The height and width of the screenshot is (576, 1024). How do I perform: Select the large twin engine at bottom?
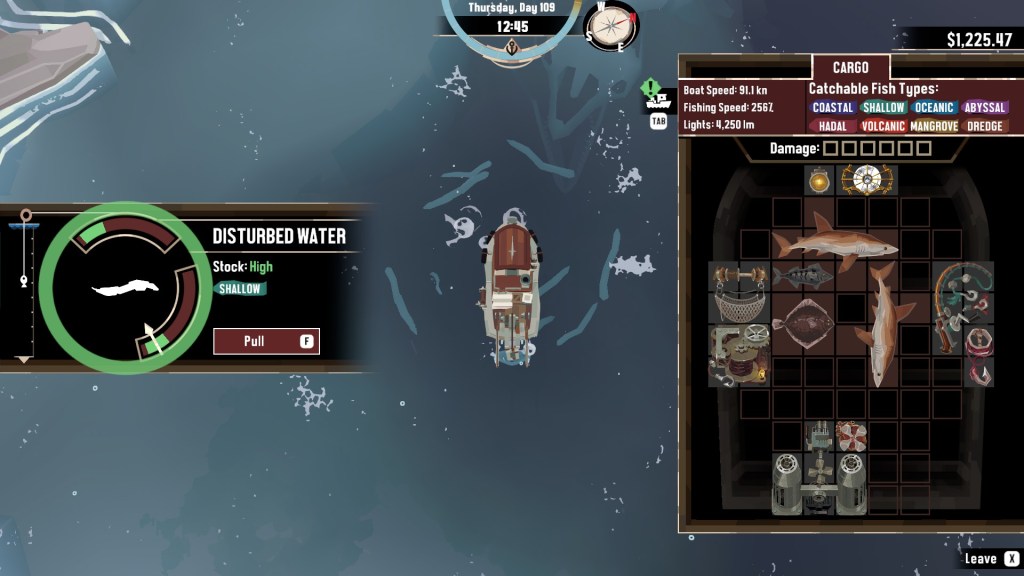(818, 483)
